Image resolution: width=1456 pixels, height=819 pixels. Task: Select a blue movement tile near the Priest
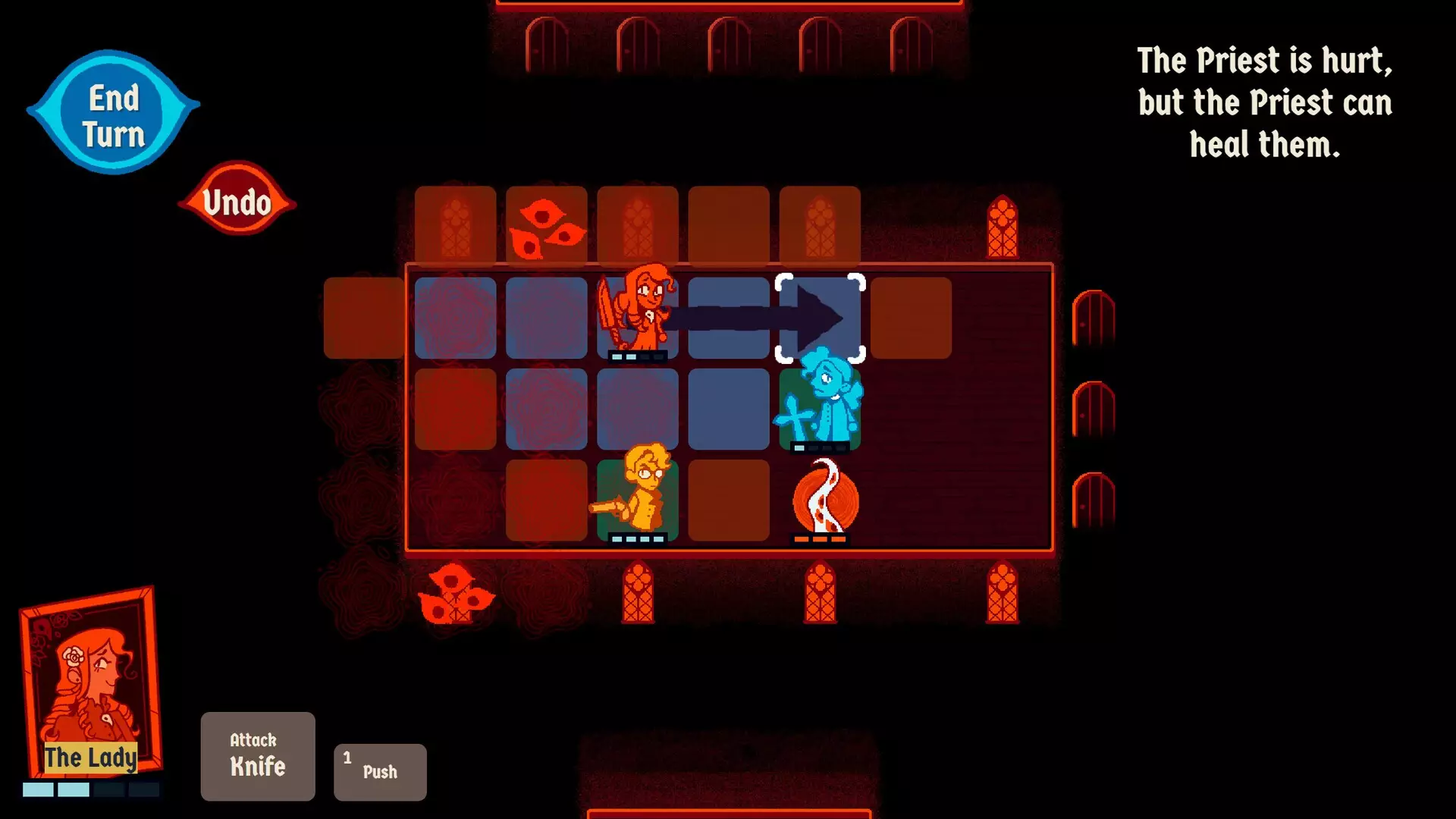729,407
